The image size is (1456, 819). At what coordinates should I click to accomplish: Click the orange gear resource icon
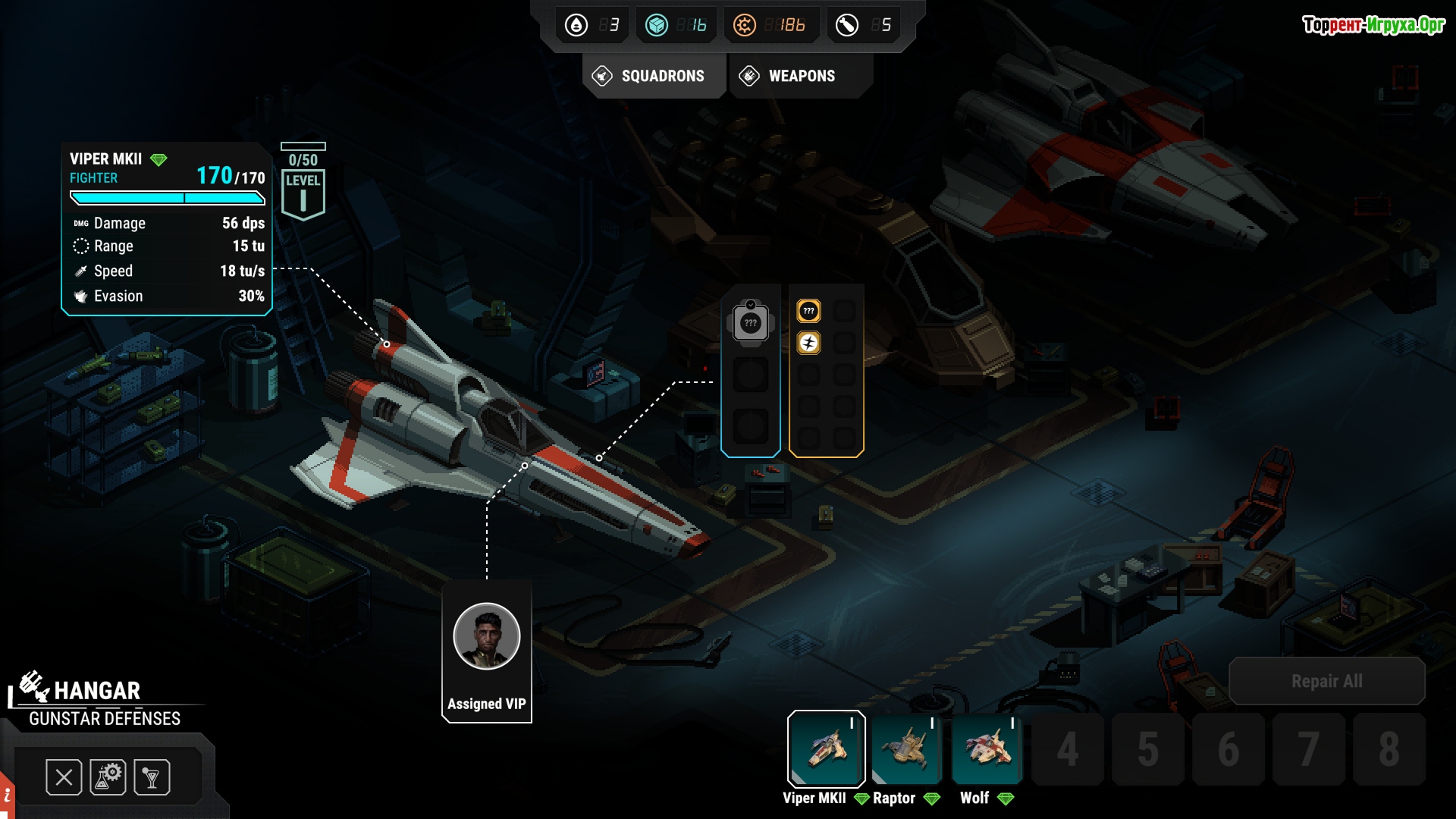coord(744,25)
